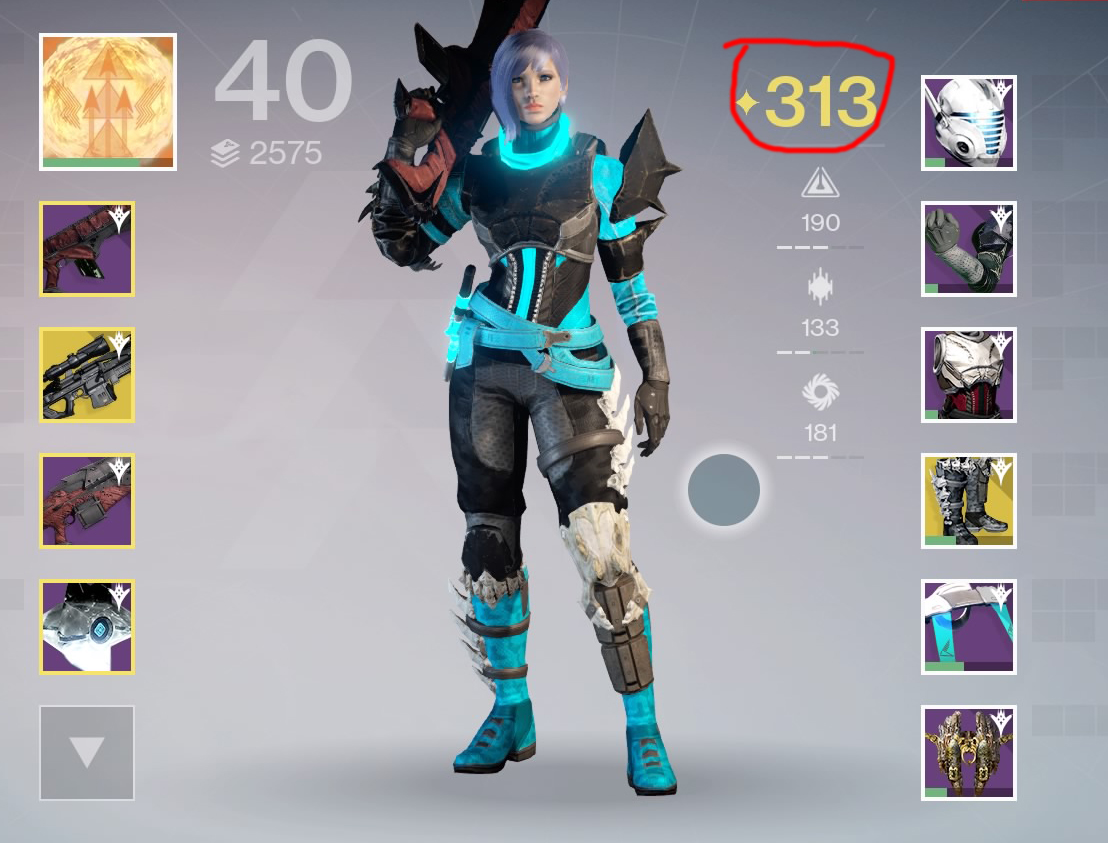Select the golden artifact slot

pos(969,753)
